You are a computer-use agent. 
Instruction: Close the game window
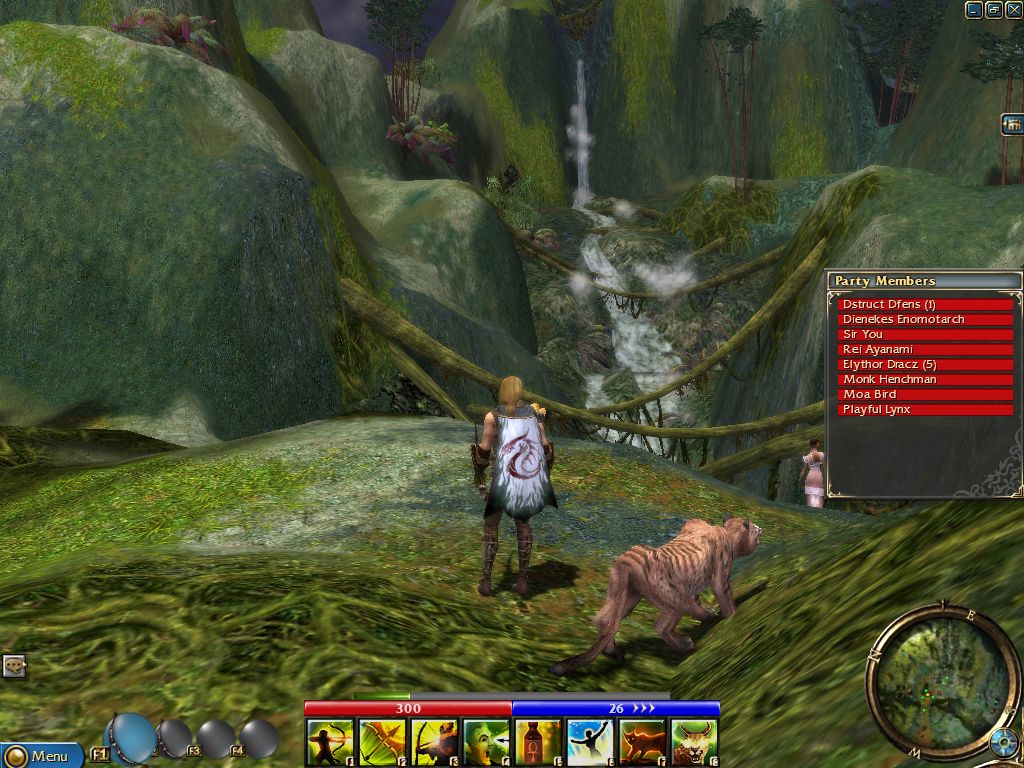(1013, 10)
